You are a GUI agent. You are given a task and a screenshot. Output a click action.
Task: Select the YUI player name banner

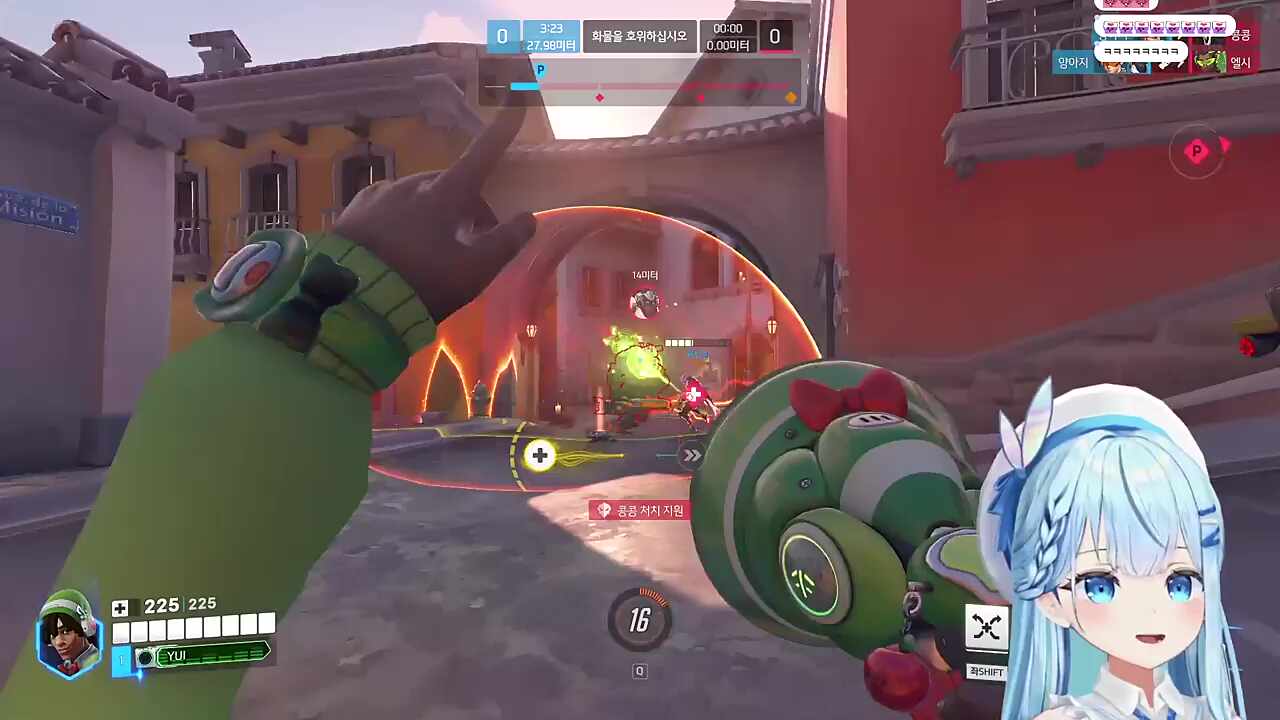coord(203,655)
